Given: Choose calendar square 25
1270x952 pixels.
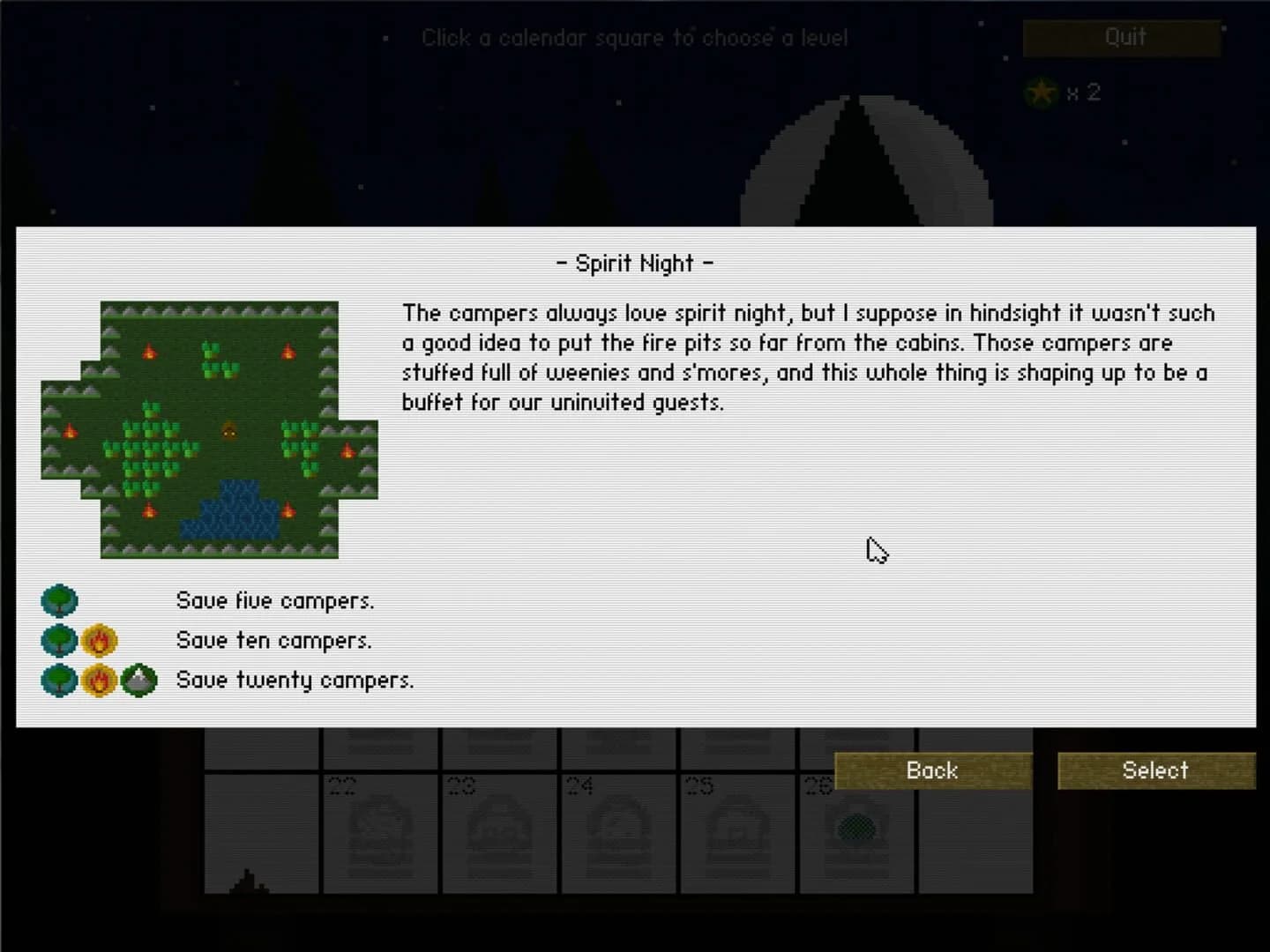Looking at the screenshot, I should pos(739,833).
